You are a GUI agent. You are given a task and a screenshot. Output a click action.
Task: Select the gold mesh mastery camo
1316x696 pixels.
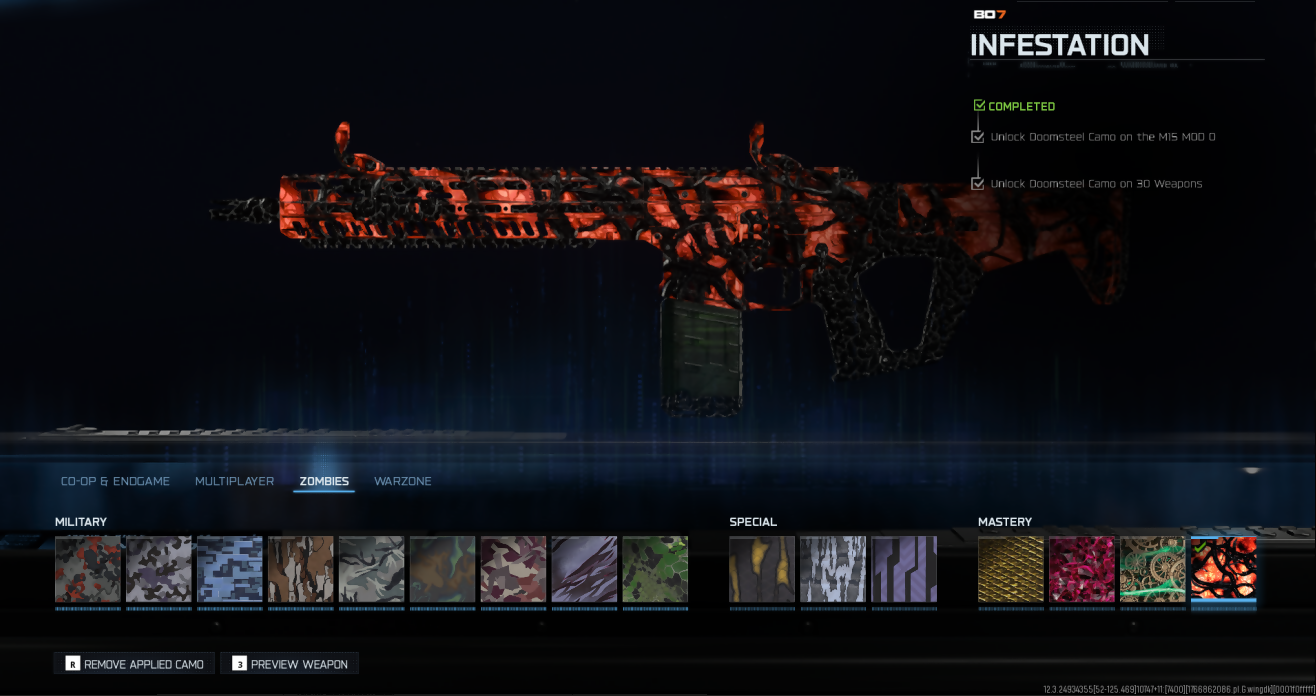1011,569
